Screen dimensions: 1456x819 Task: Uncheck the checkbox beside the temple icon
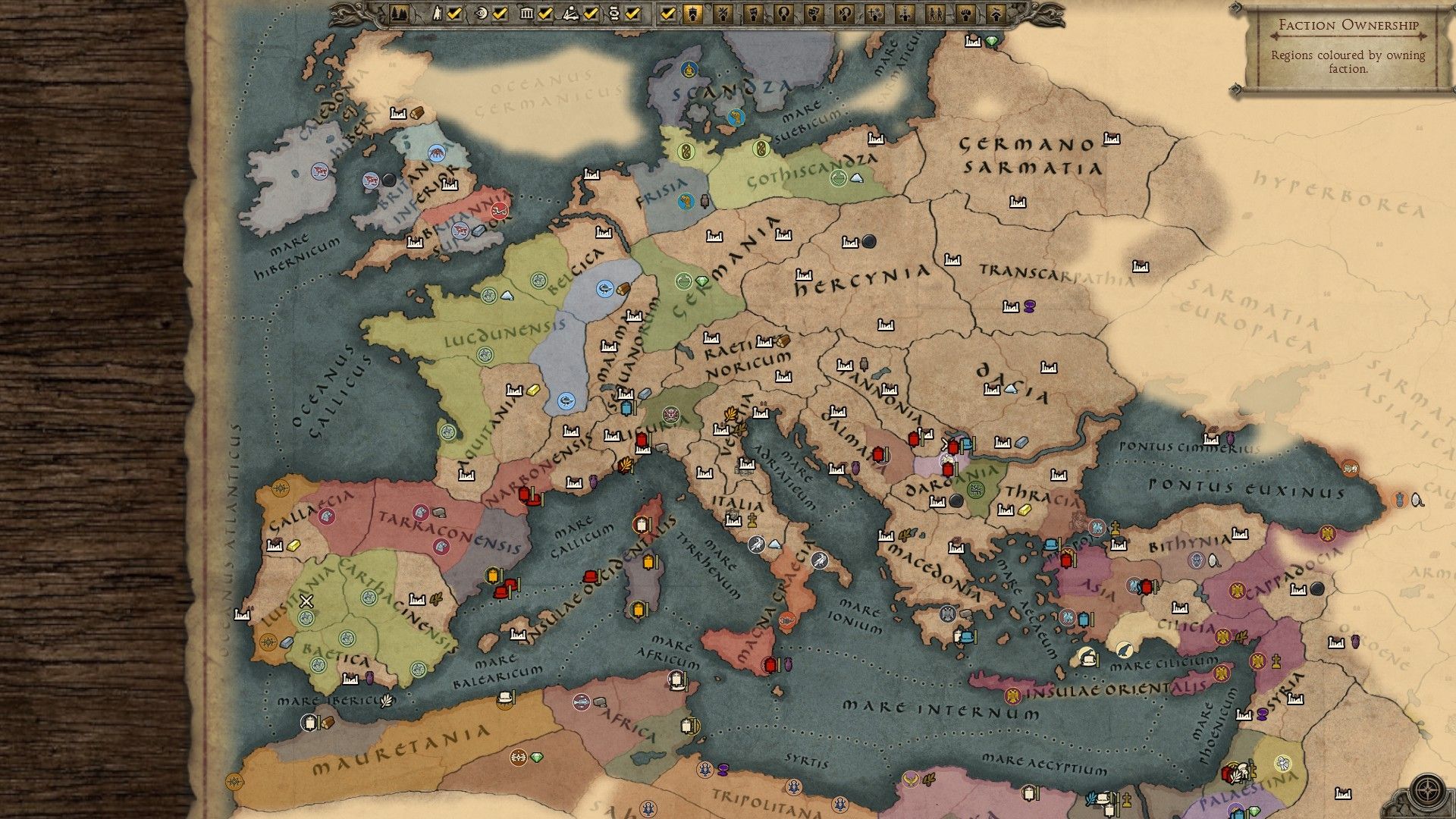pyautogui.click(x=545, y=13)
